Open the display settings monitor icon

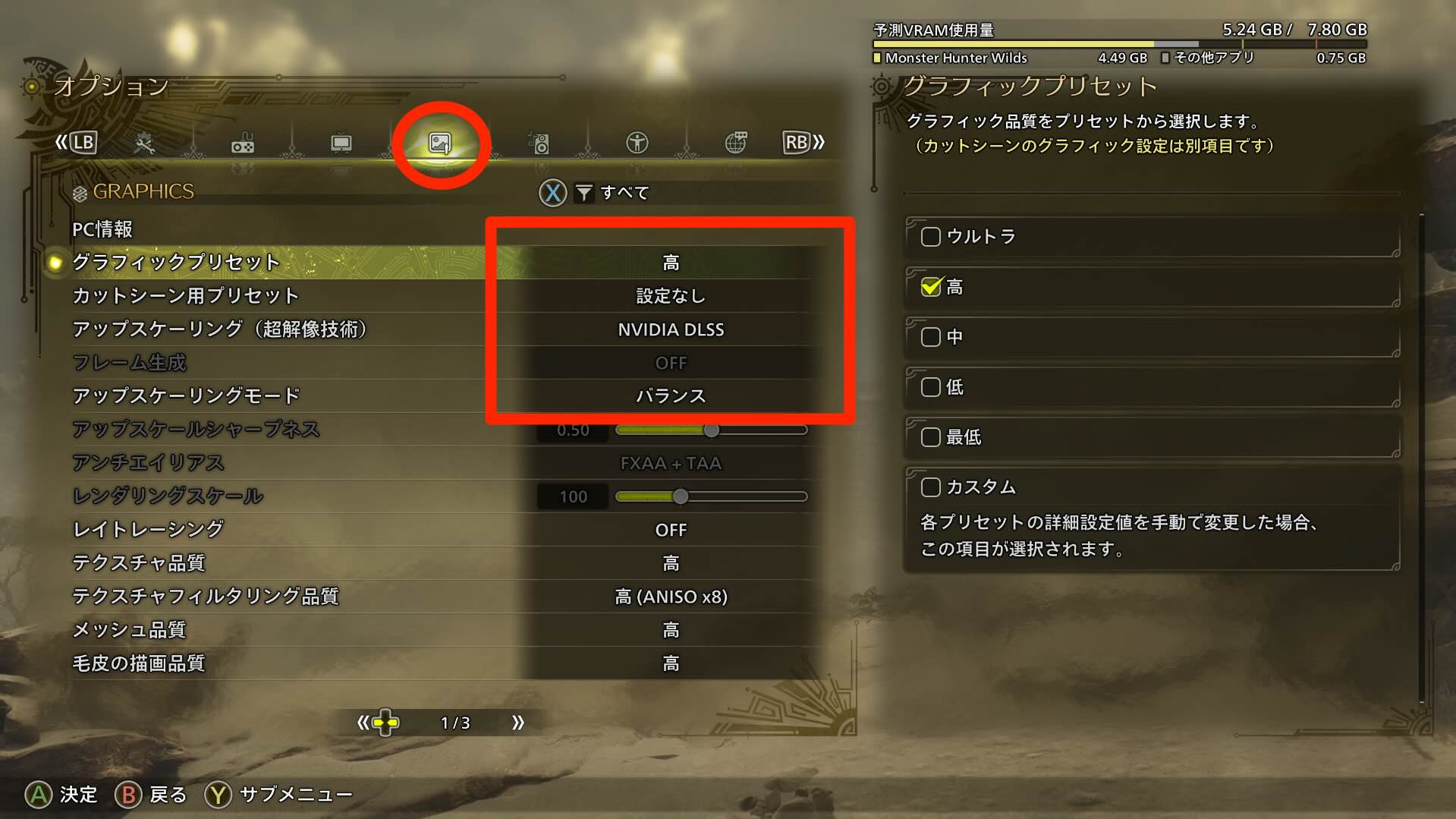[x=341, y=143]
